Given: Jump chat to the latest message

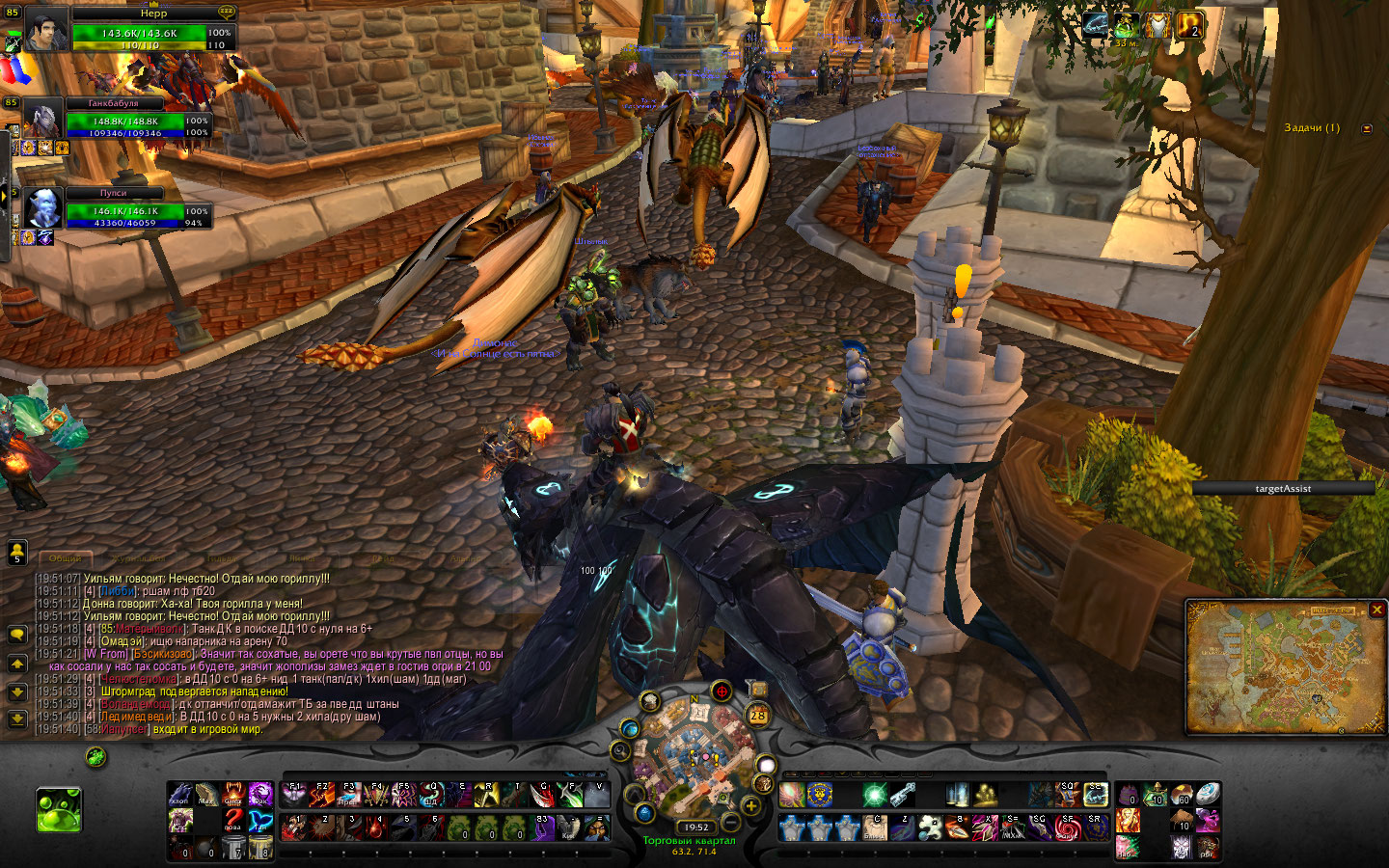Looking at the screenshot, I should click(x=17, y=719).
